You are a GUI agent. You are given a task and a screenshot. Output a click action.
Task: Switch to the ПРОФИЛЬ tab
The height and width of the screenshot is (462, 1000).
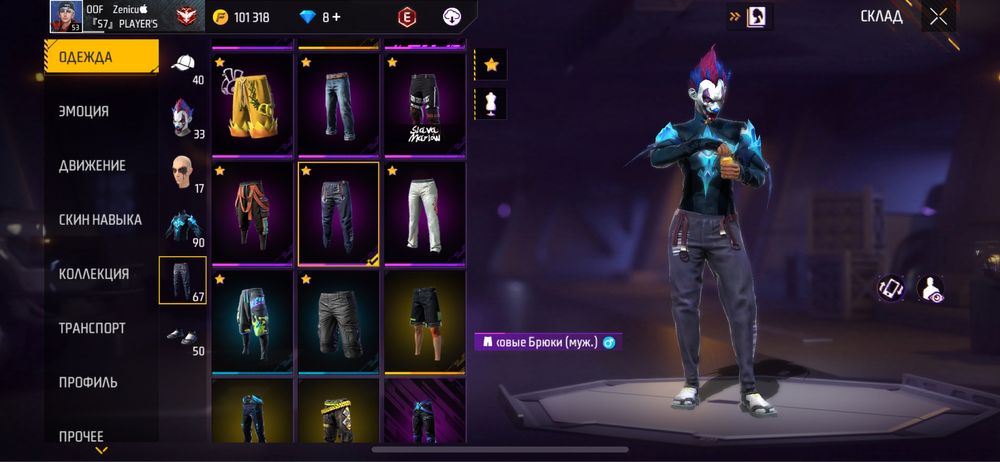88,381
